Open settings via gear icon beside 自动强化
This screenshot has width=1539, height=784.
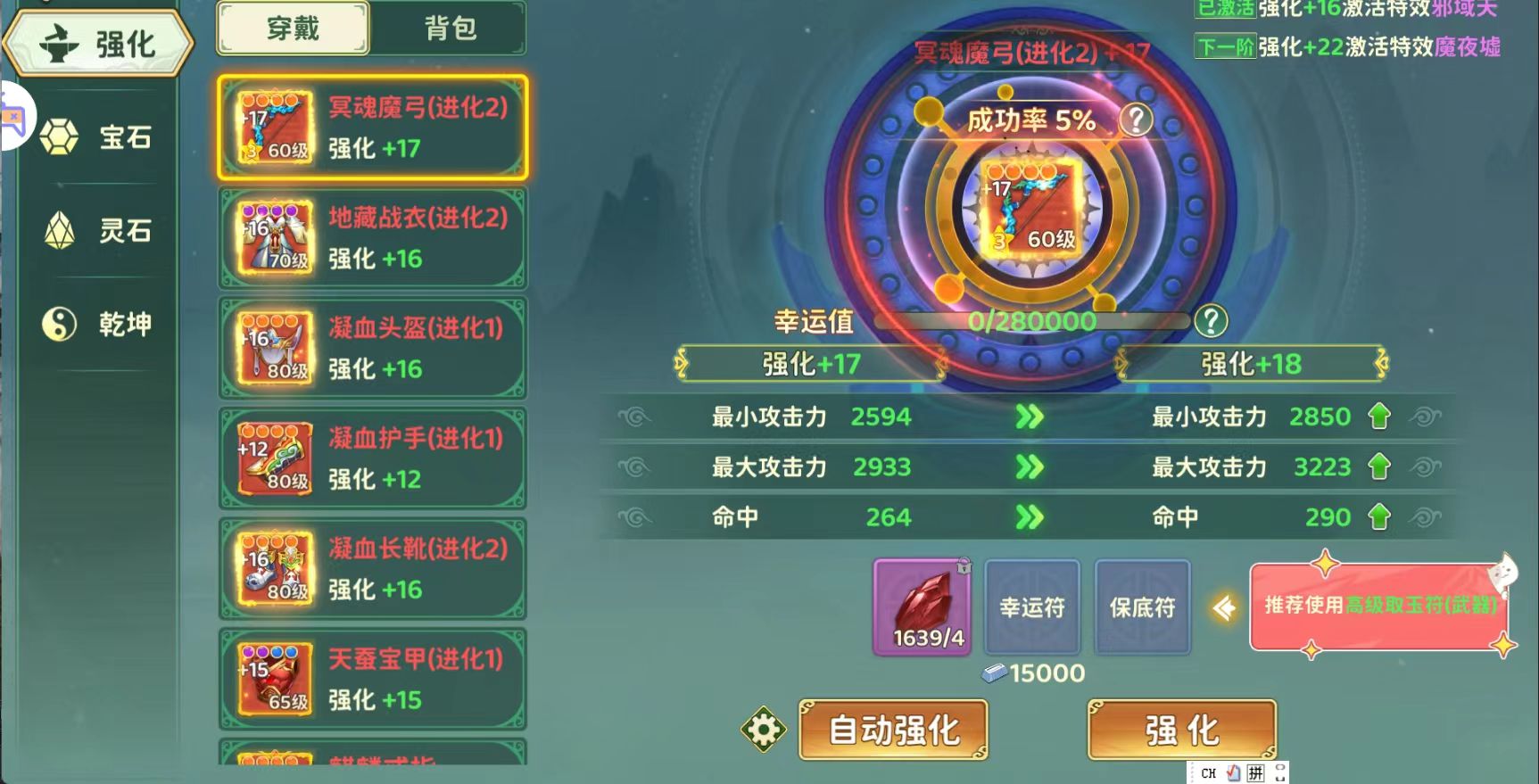click(763, 729)
